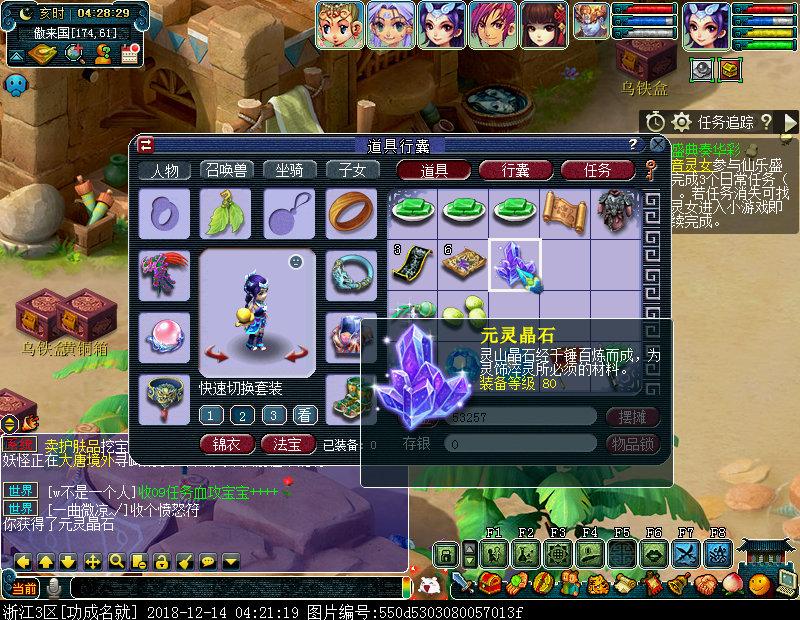The height and width of the screenshot is (620, 800).
Task: Switch to the 行囊 bag tab
Action: tap(516, 170)
